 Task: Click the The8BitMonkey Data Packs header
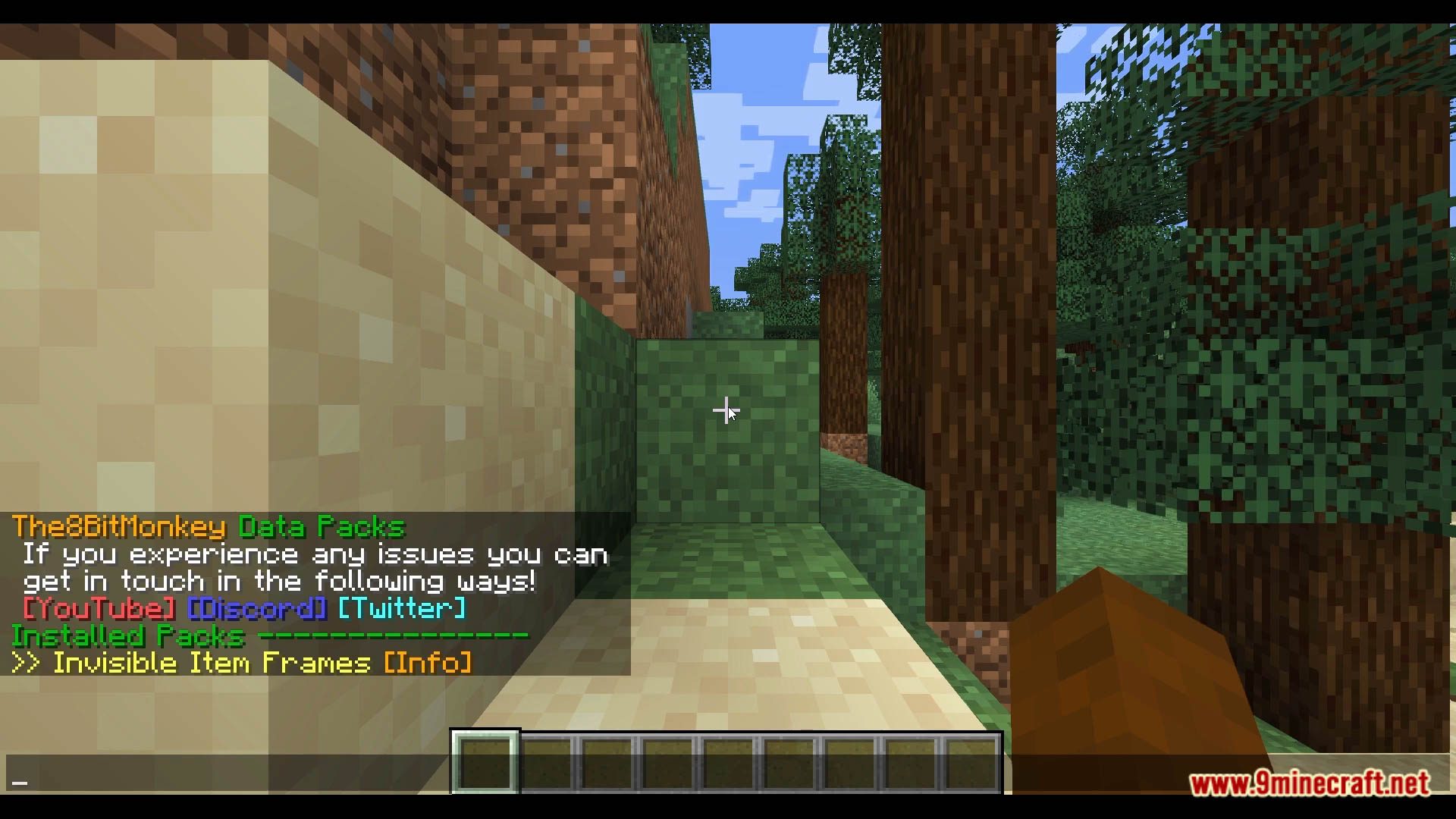[x=209, y=527]
